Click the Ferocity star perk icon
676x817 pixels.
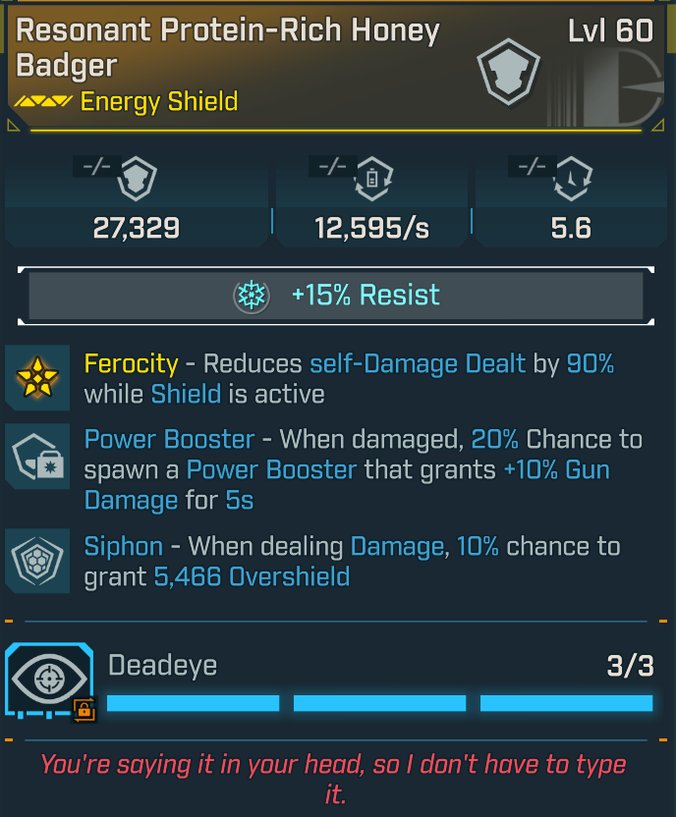click(38, 377)
